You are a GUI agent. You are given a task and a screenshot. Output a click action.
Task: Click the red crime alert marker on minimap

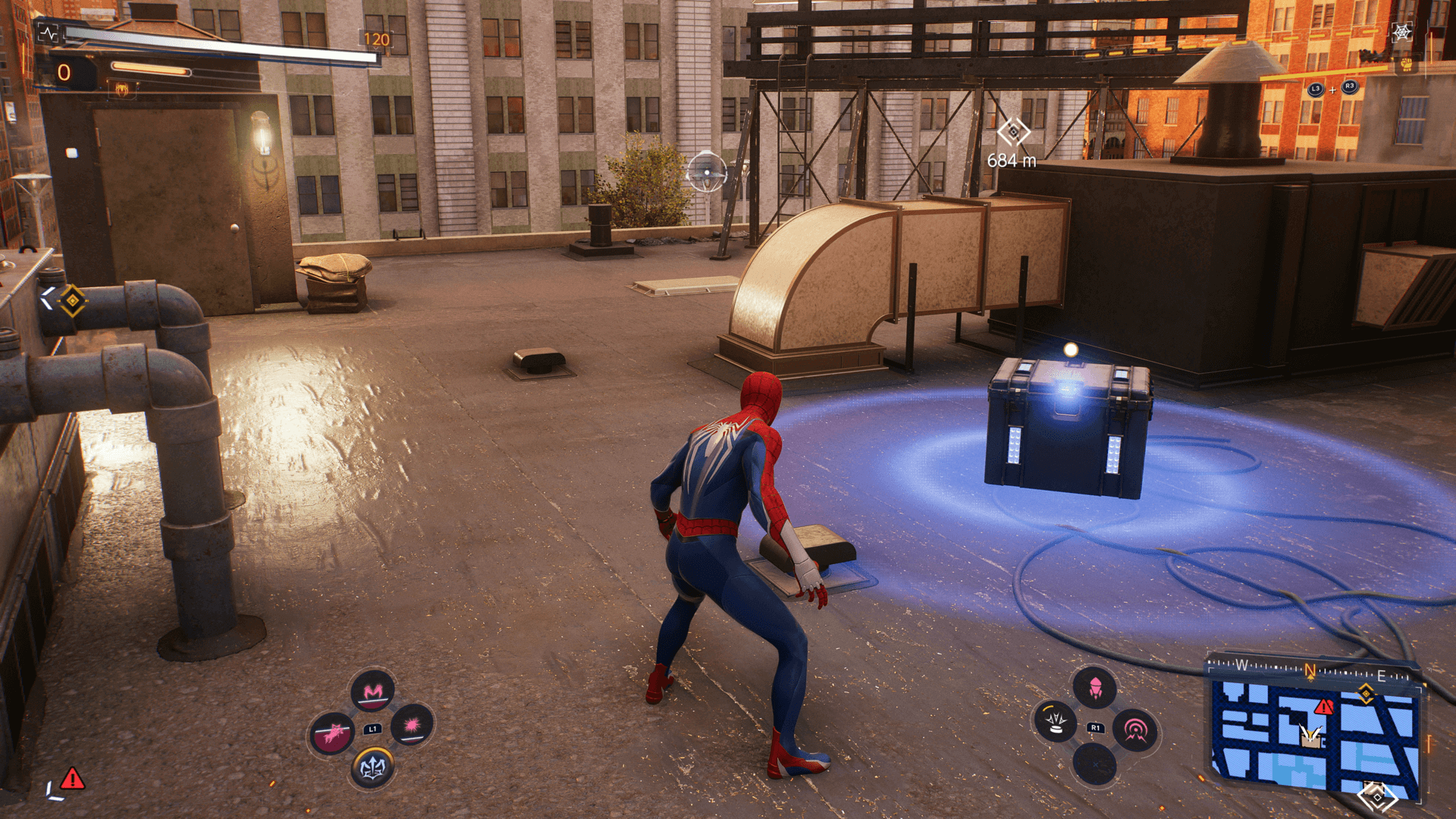click(x=1323, y=707)
